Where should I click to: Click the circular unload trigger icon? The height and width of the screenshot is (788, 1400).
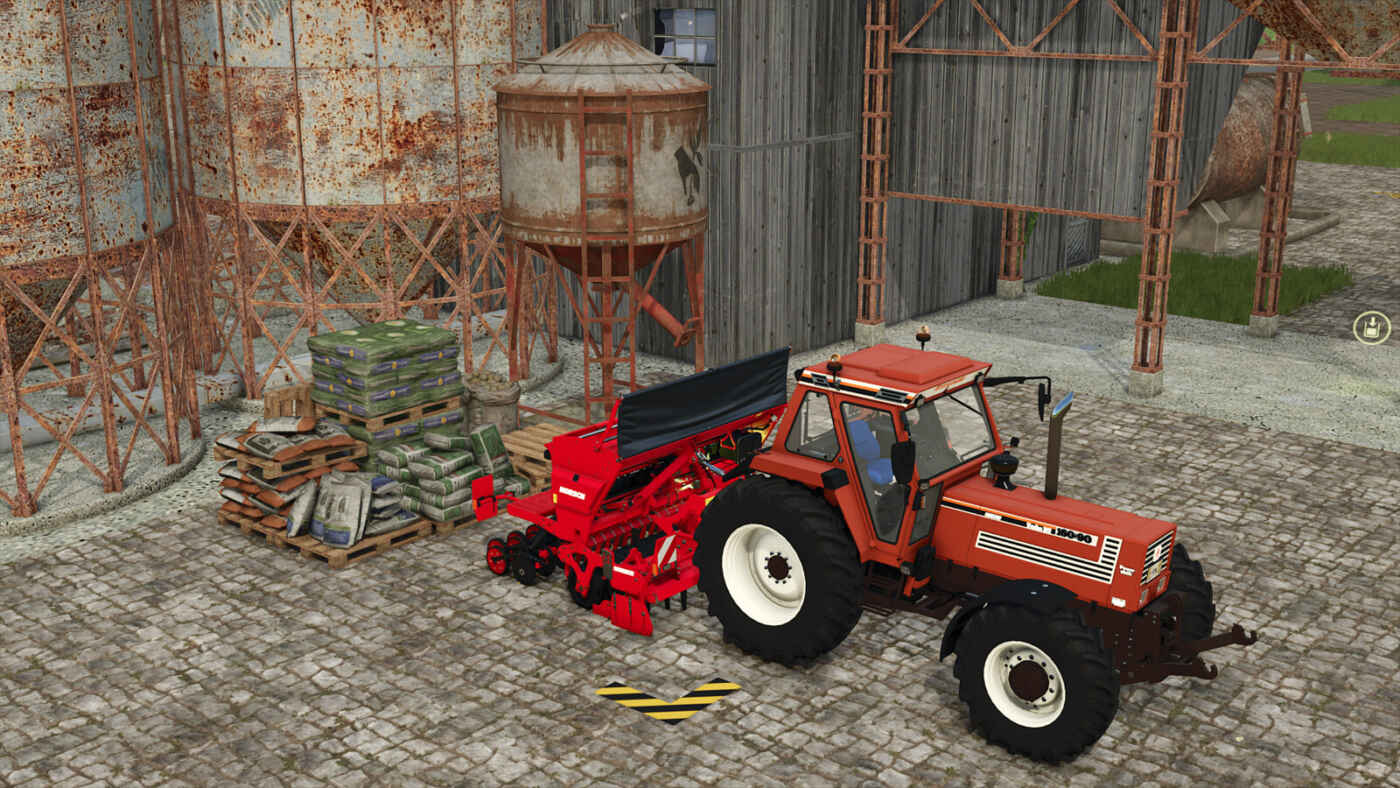pyautogui.click(x=1371, y=328)
